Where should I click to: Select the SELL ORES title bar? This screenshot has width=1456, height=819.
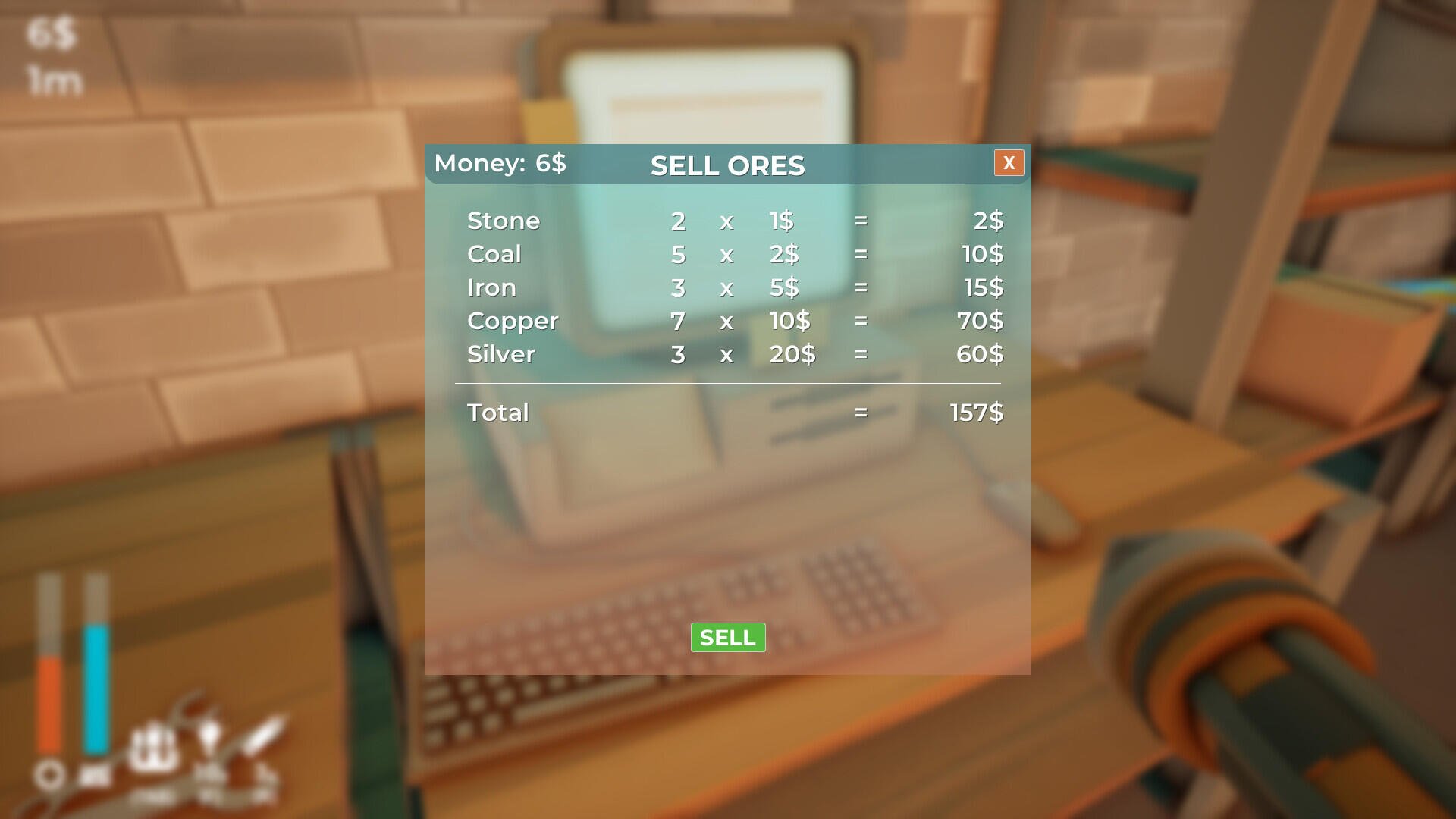pos(727,165)
